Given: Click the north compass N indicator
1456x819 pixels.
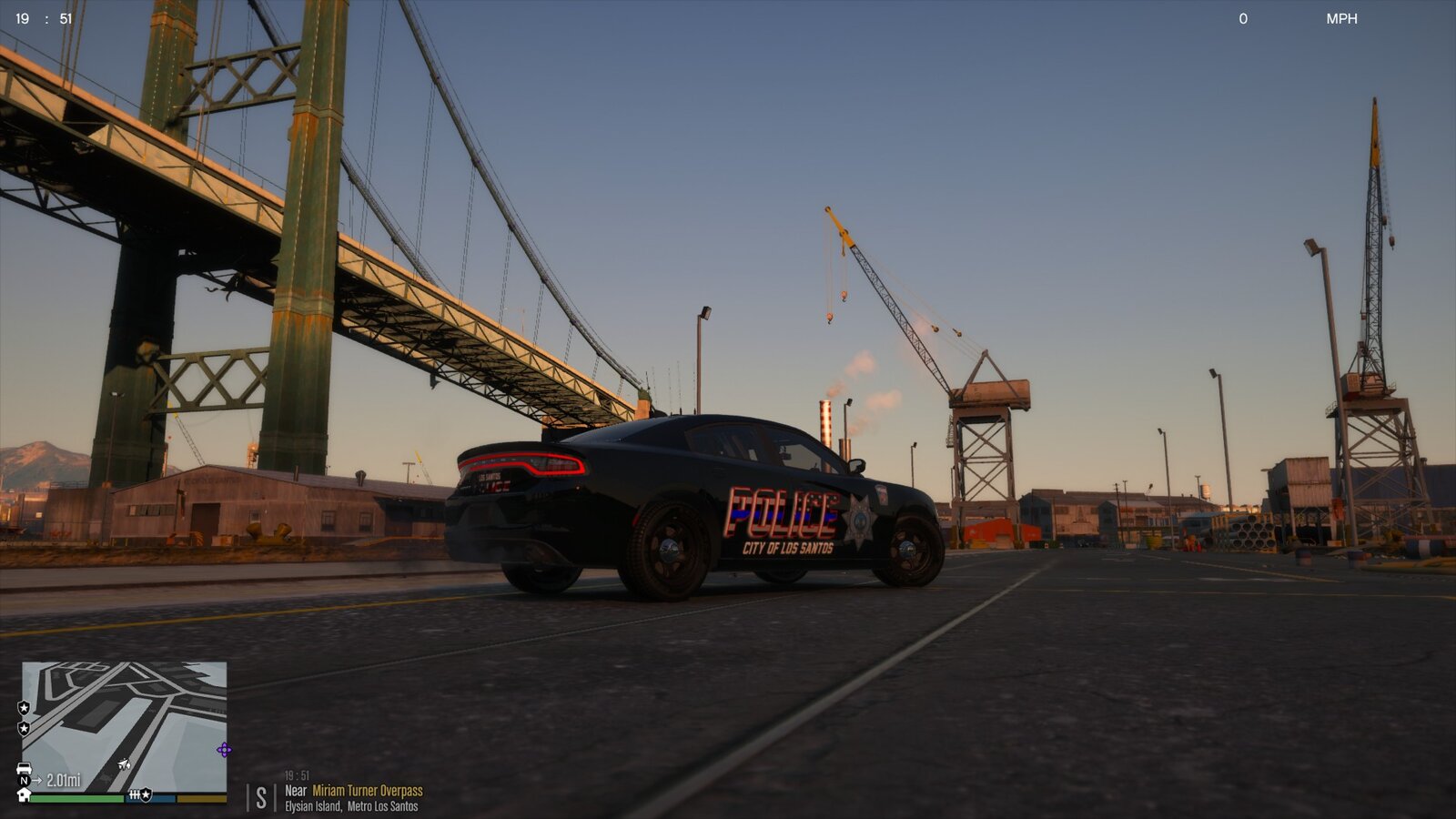Looking at the screenshot, I should (x=24, y=781).
